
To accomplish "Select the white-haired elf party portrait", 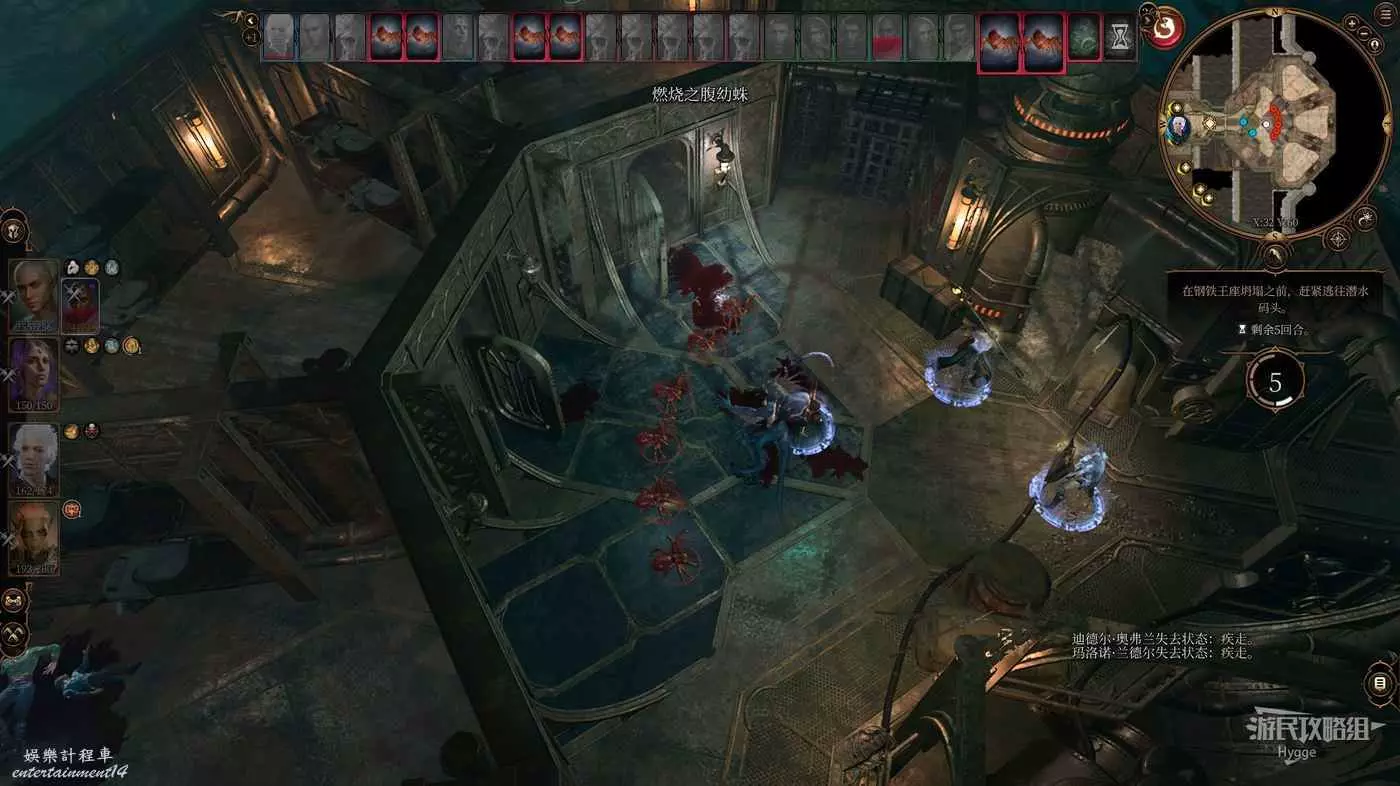I will [33, 457].
